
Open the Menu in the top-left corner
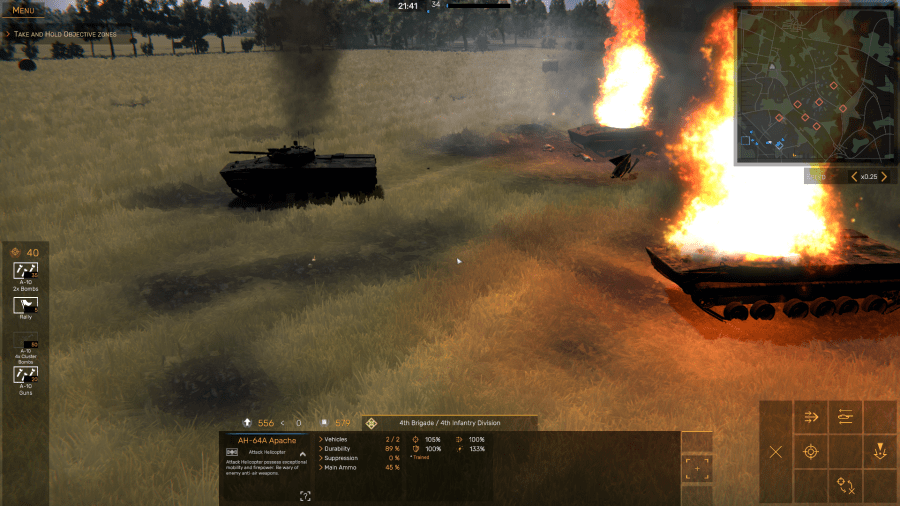tap(23, 10)
